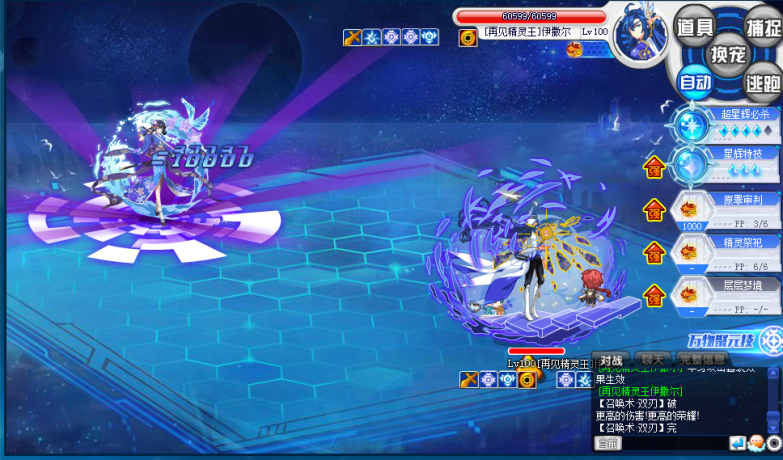
Task: Click the 逃跑 flee button
Action: (x=762, y=82)
